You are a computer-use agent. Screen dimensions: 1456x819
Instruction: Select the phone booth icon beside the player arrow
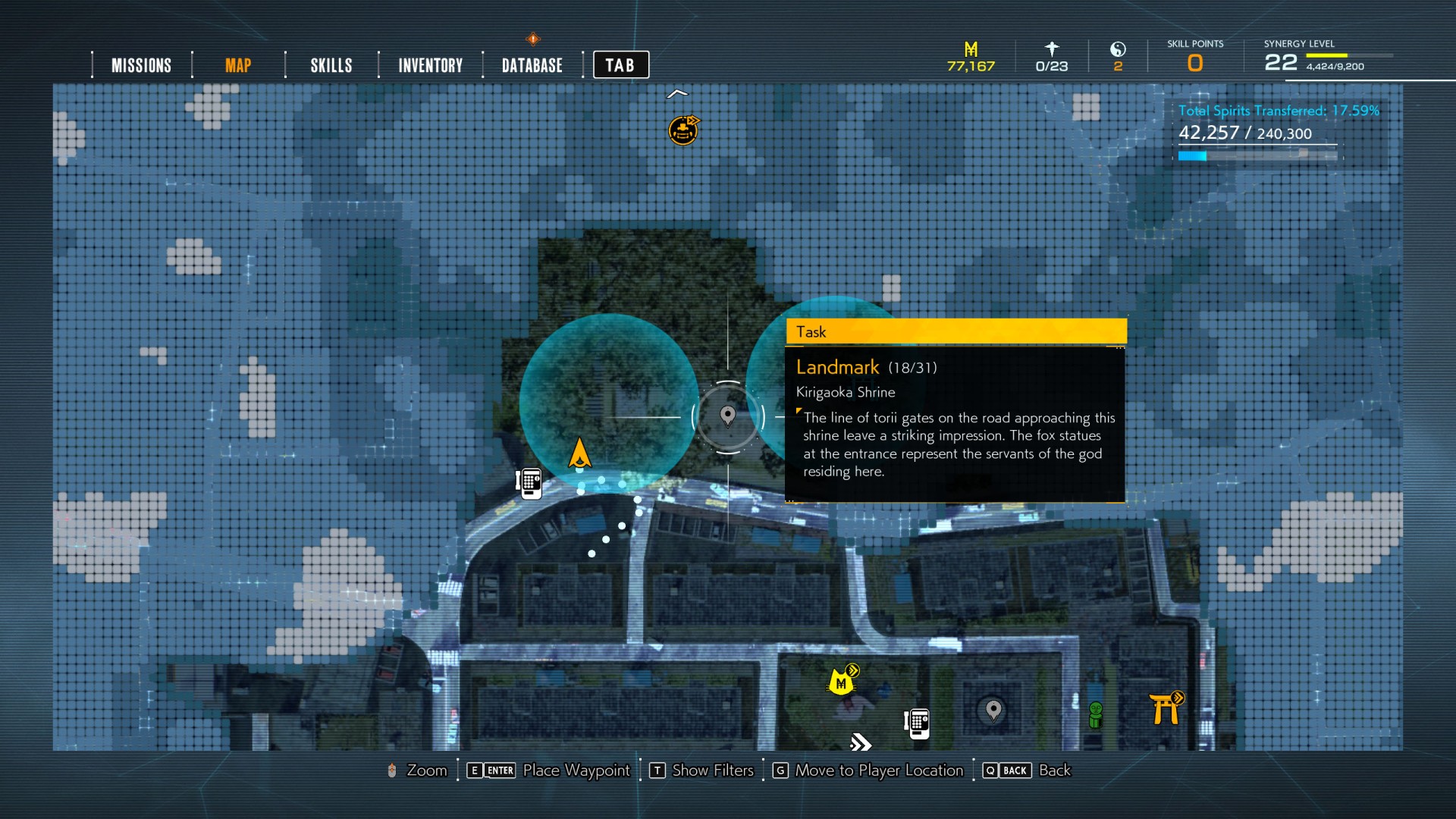(529, 482)
